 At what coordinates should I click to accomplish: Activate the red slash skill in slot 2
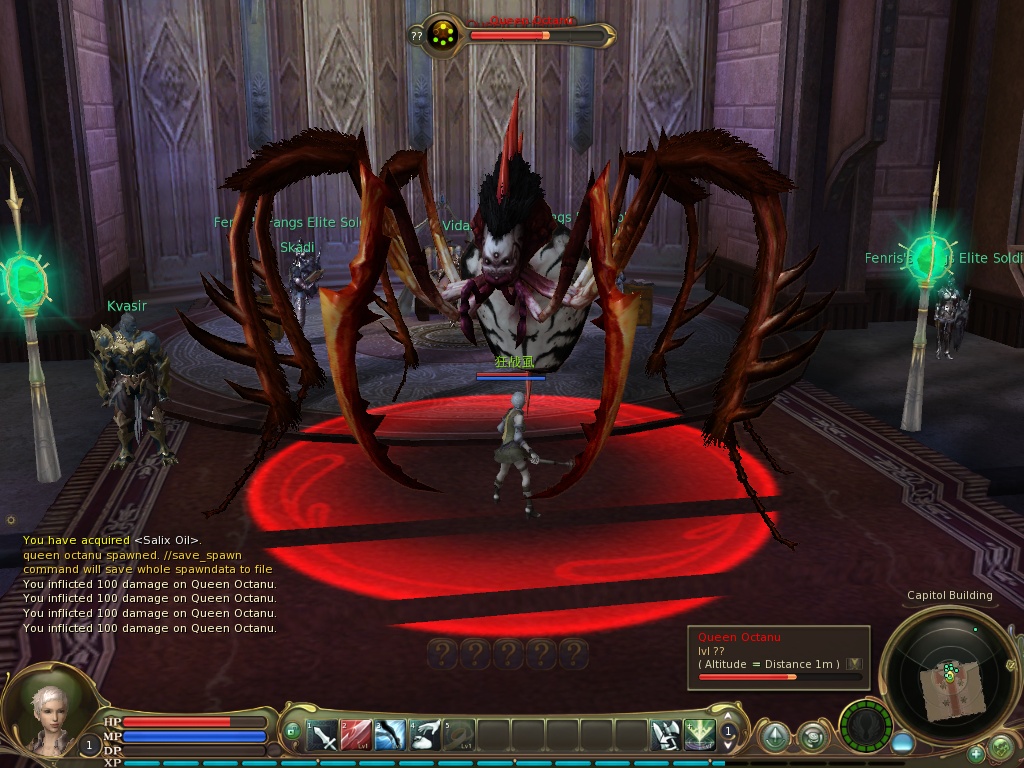[x=357, y=737]
